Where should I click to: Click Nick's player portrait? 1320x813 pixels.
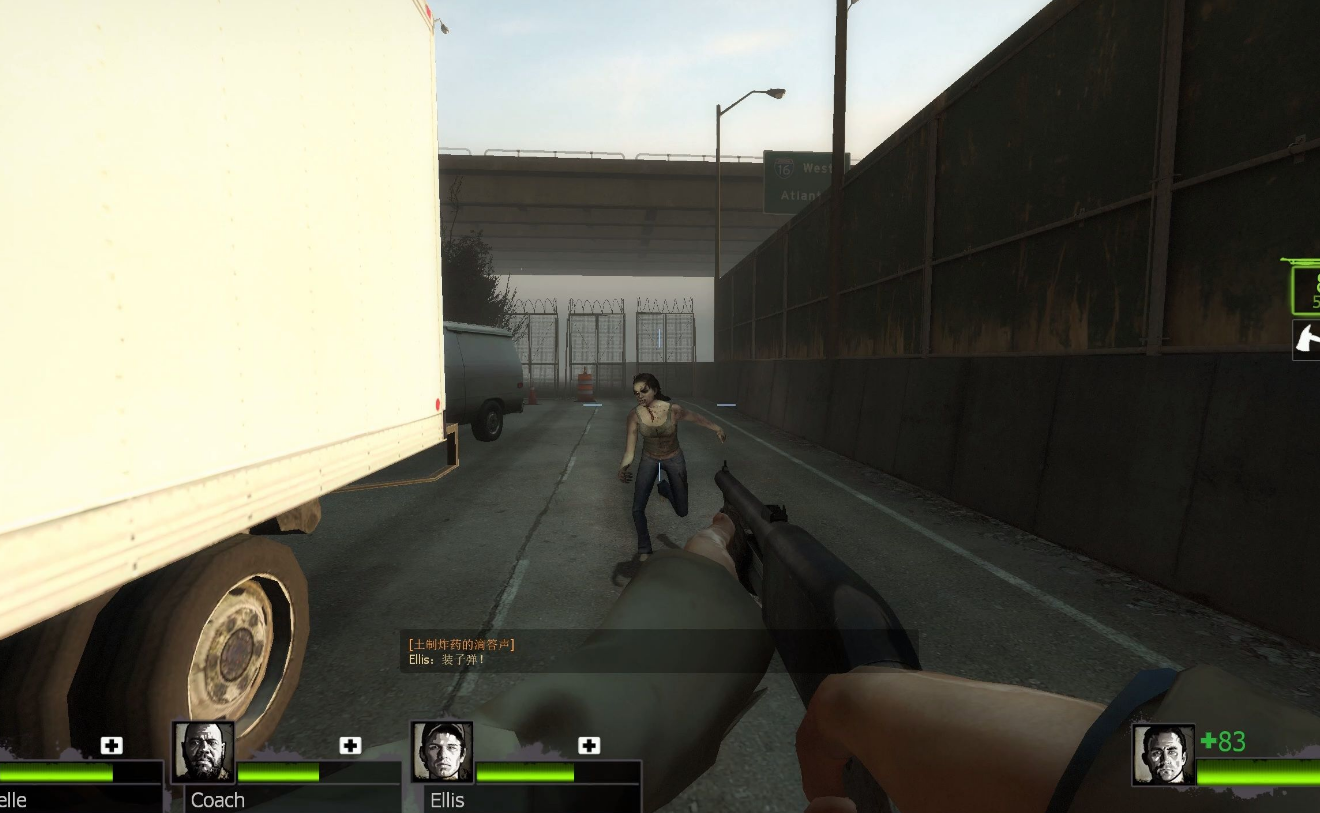pos(1163,755)
